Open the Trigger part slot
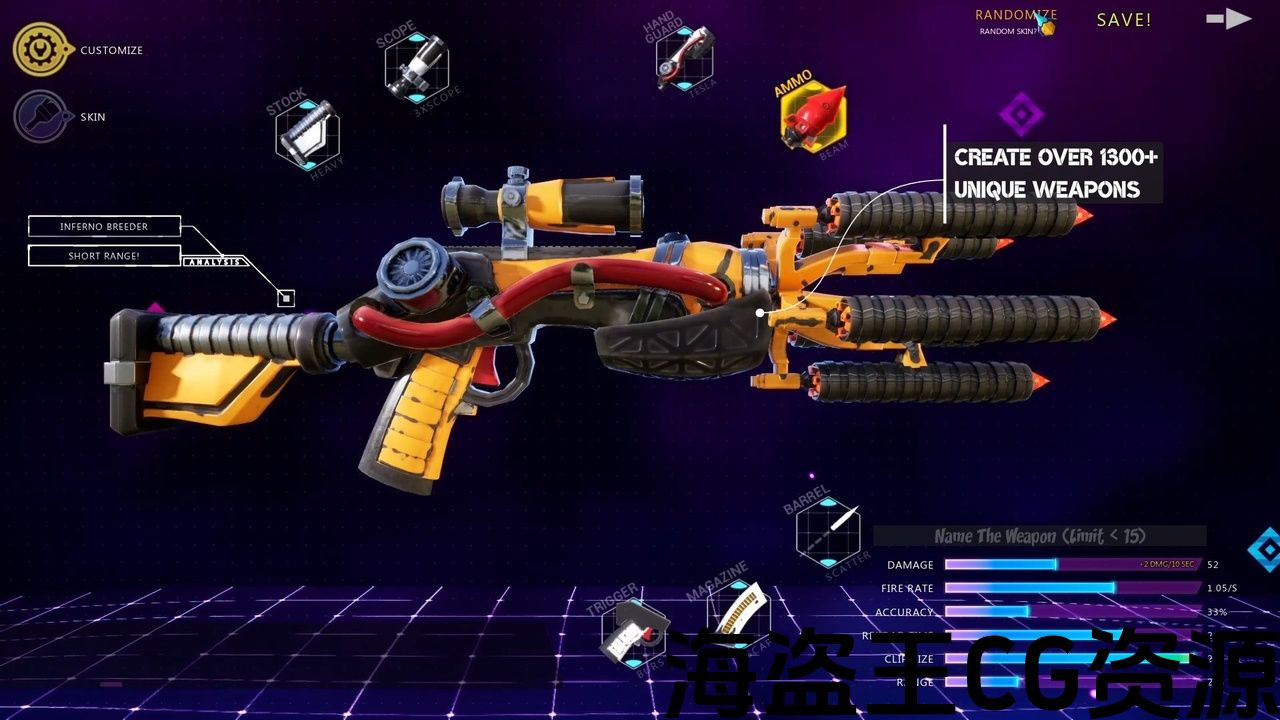1280x720 pixels. (x=634, y=632)
